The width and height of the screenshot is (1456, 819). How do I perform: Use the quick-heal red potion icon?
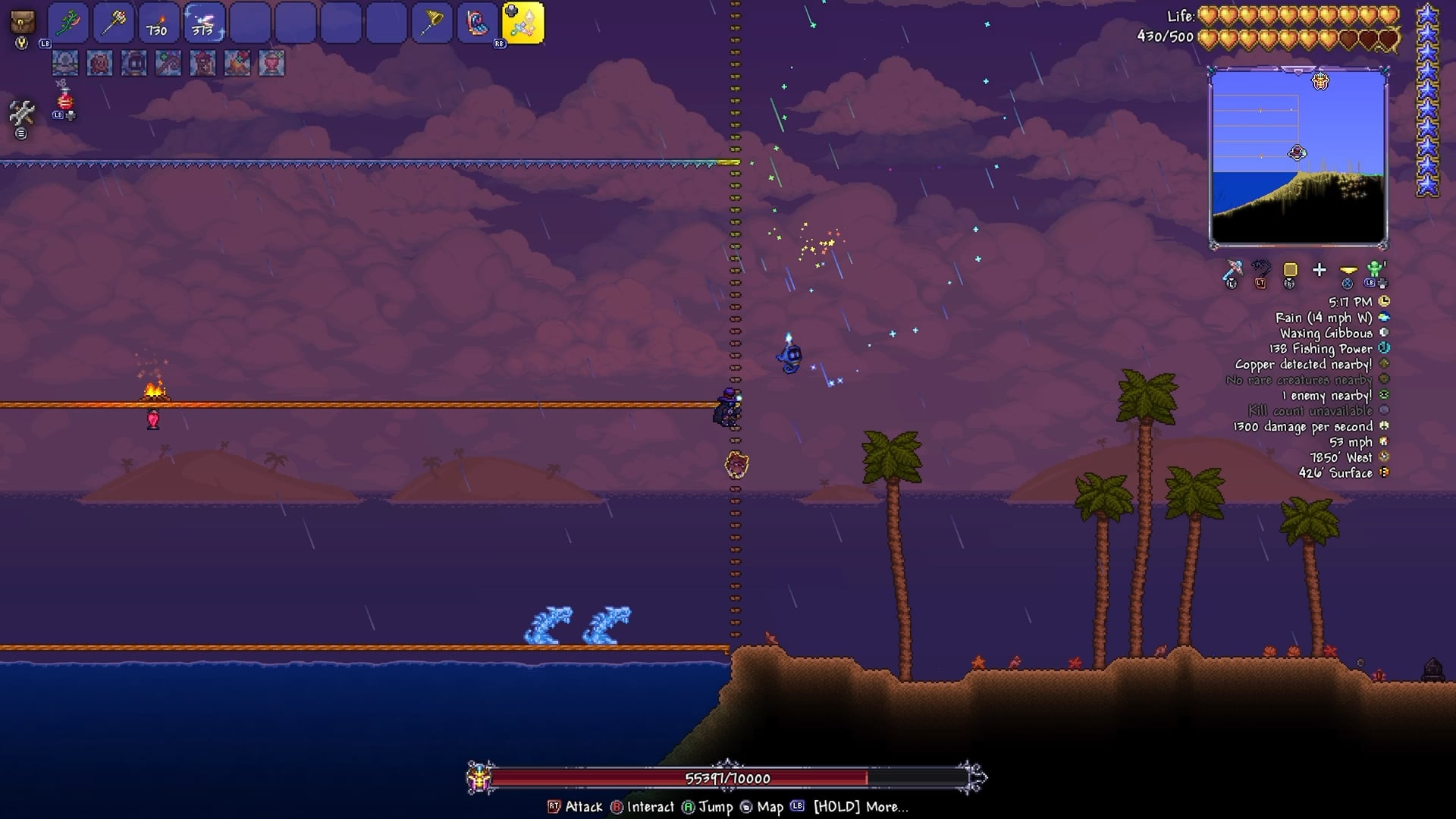65,99
